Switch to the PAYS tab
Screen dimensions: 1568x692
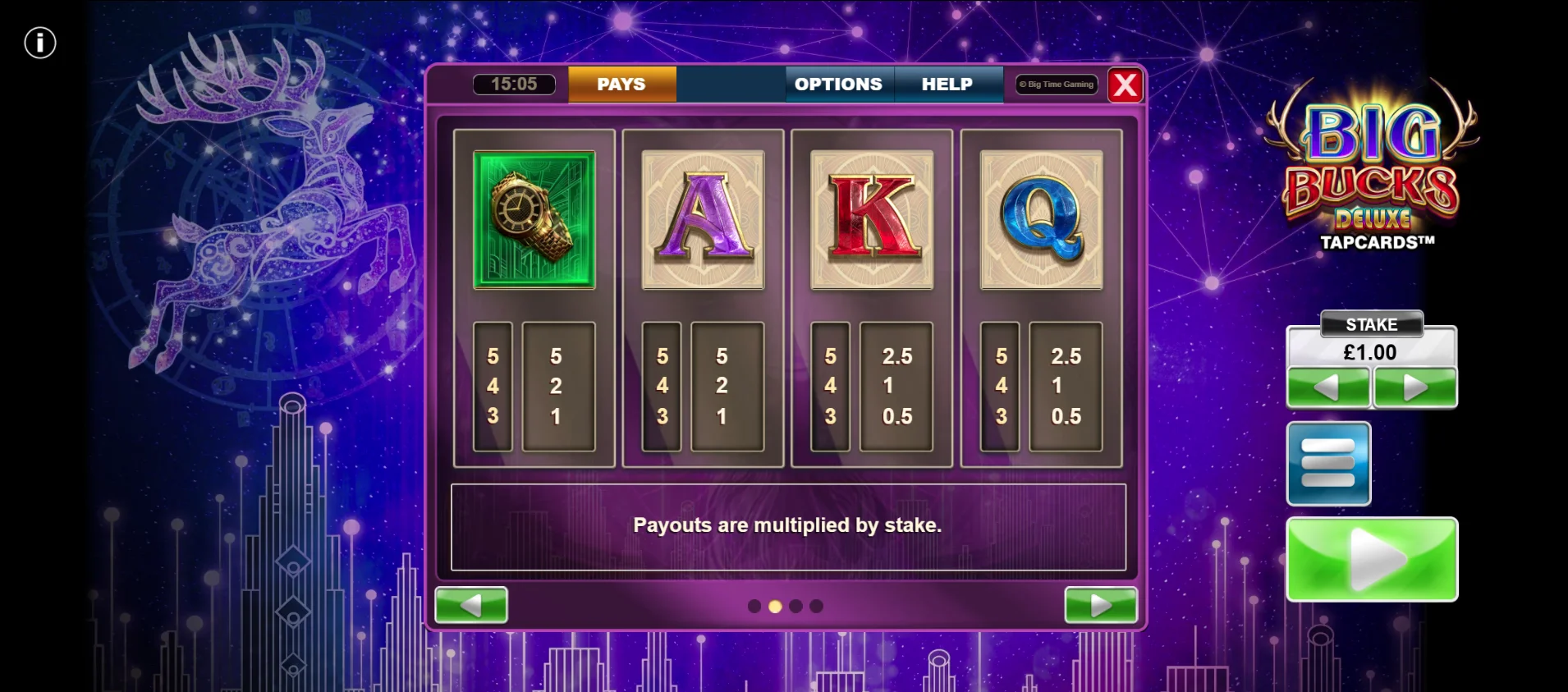pyautogui.click(x=621, y=84)
